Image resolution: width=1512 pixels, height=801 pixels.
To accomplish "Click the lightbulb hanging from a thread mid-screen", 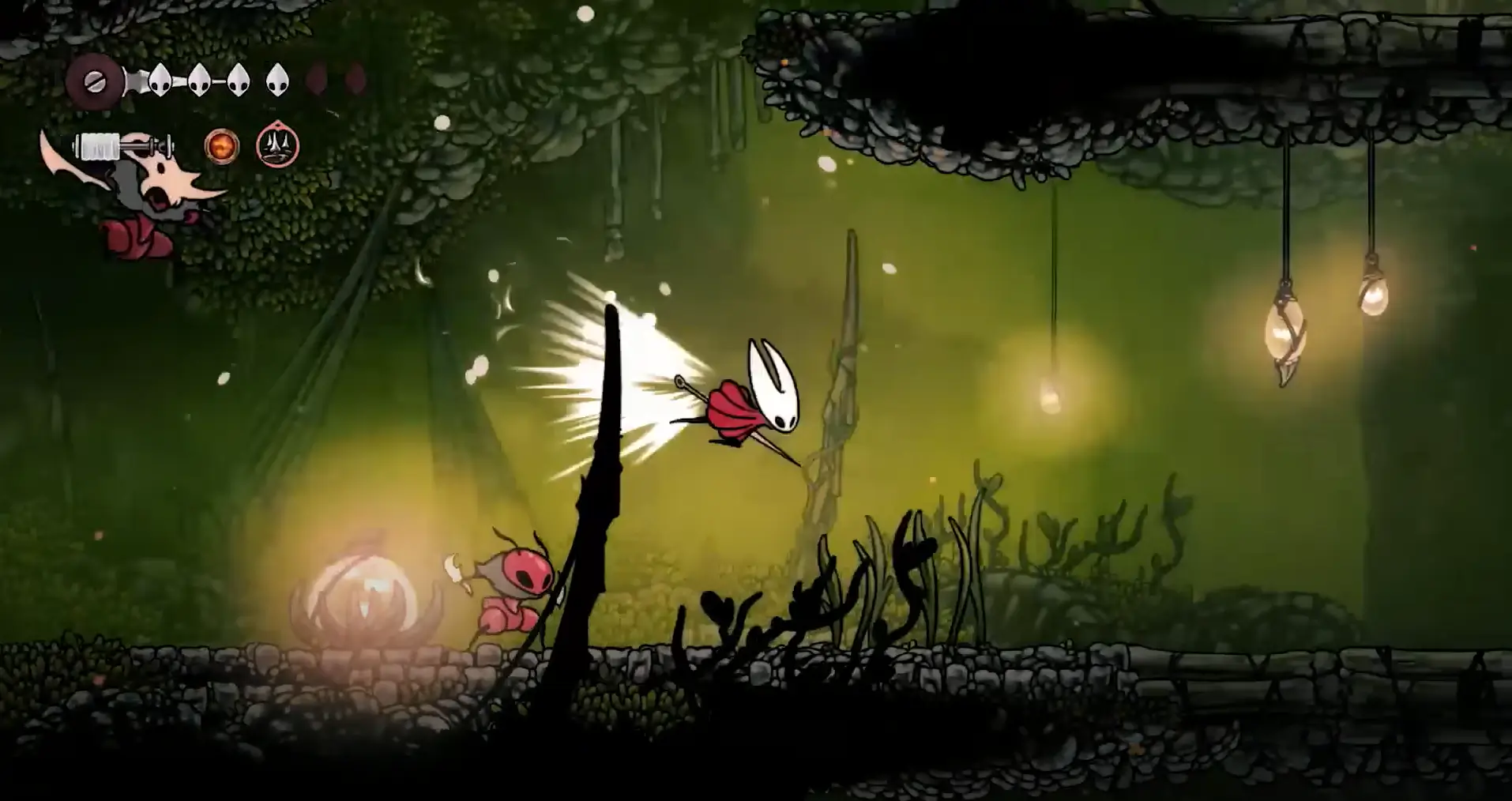I will point(1051,395).
